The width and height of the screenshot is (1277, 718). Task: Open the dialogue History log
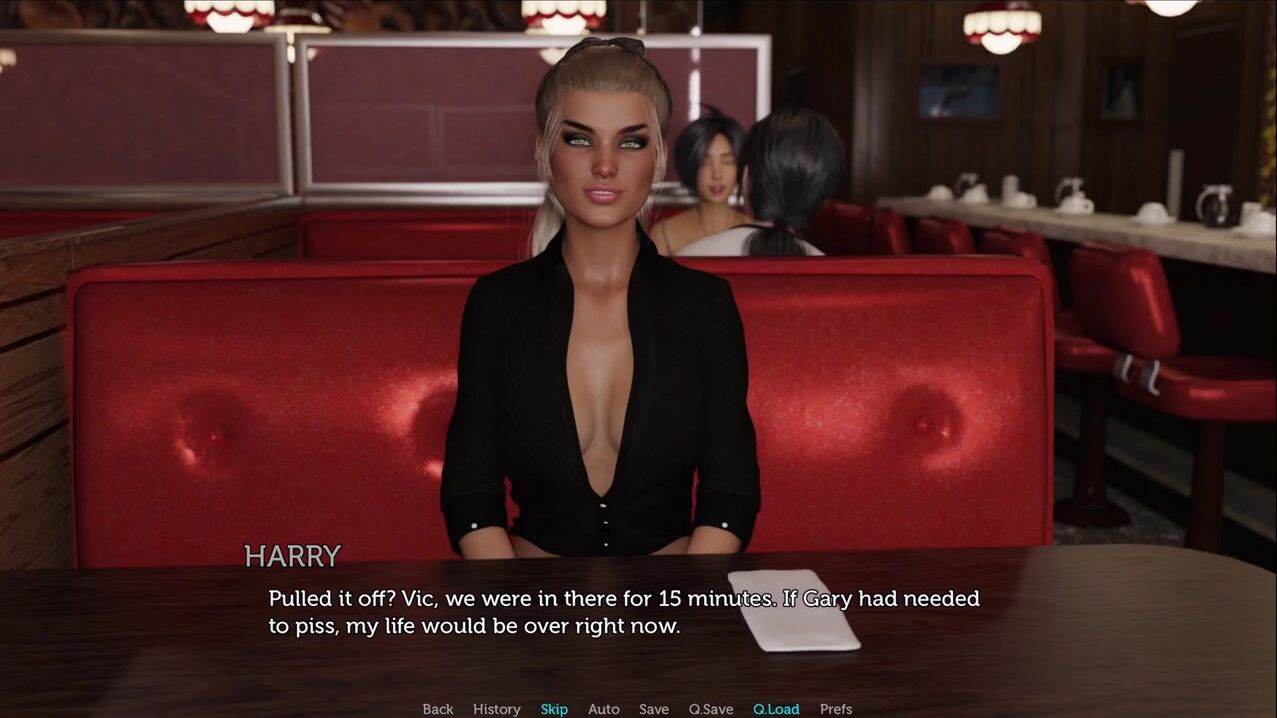coord(496,709)
